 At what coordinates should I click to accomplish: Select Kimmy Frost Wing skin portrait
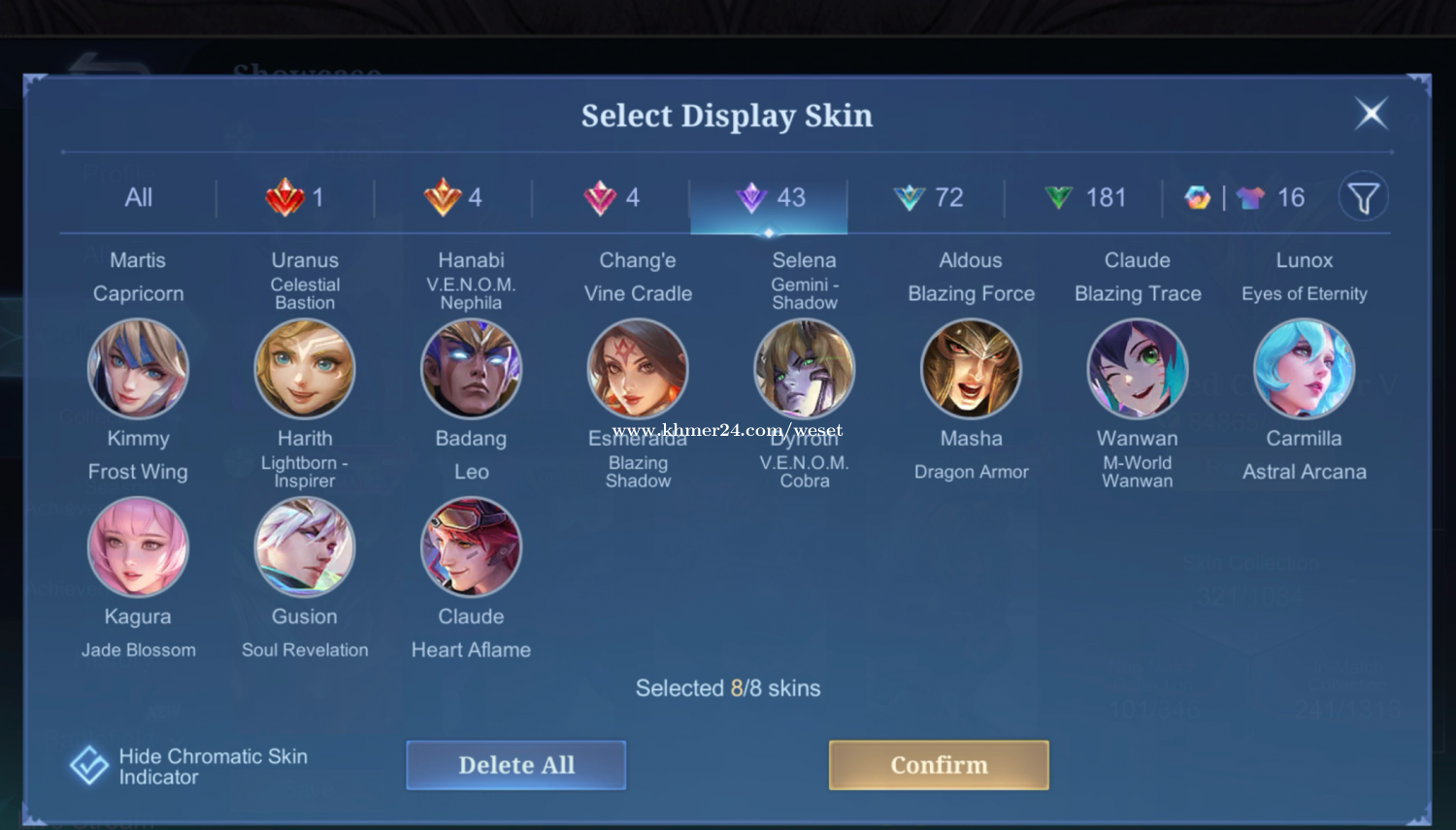pyautogui.click(x=138, y=369)
